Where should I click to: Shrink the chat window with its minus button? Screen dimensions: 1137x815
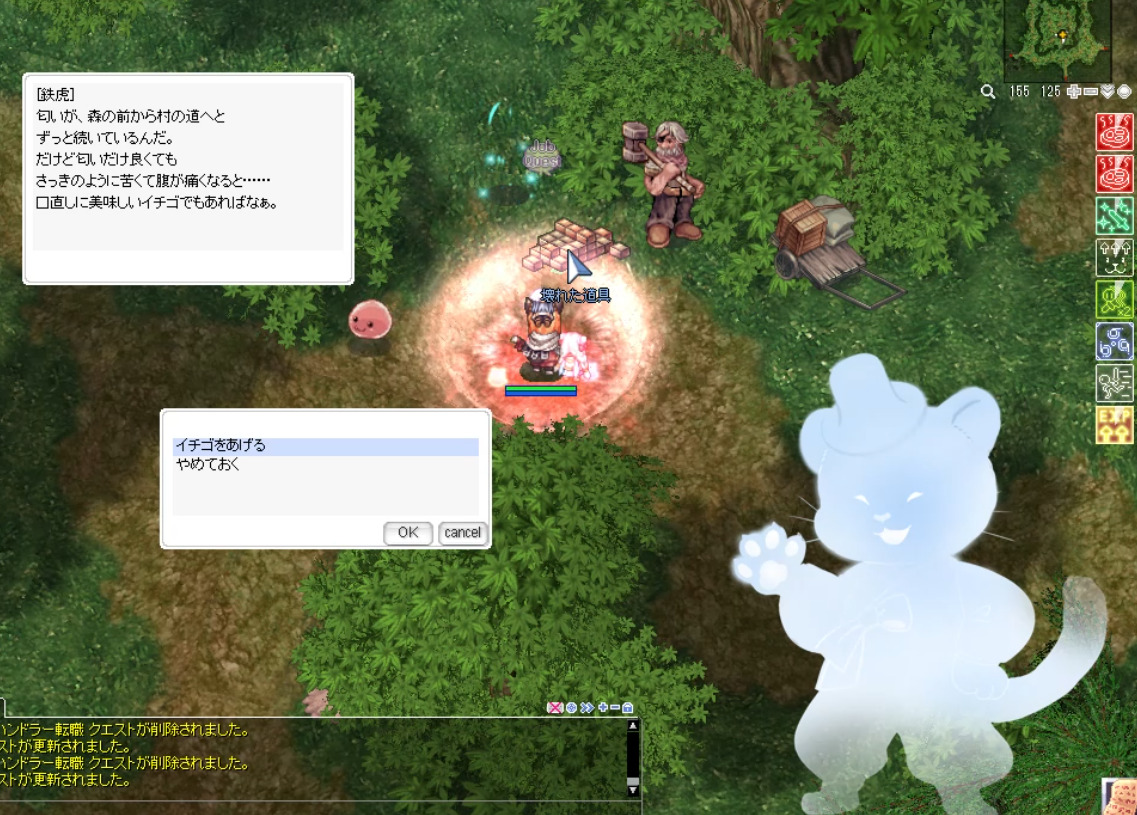pos(614,708)
